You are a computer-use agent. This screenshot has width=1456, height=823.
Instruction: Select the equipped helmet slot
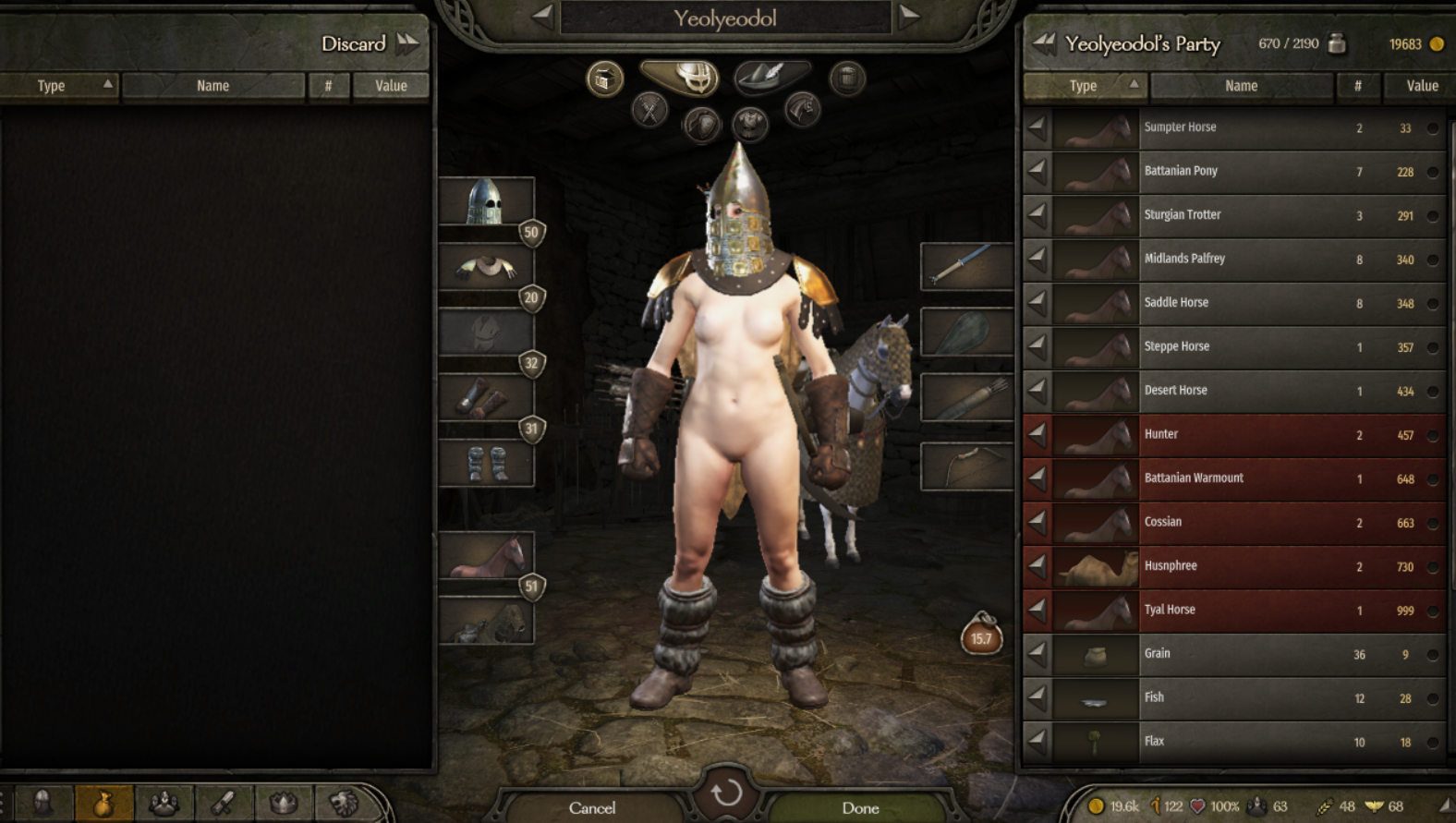[x=486, y=201]
